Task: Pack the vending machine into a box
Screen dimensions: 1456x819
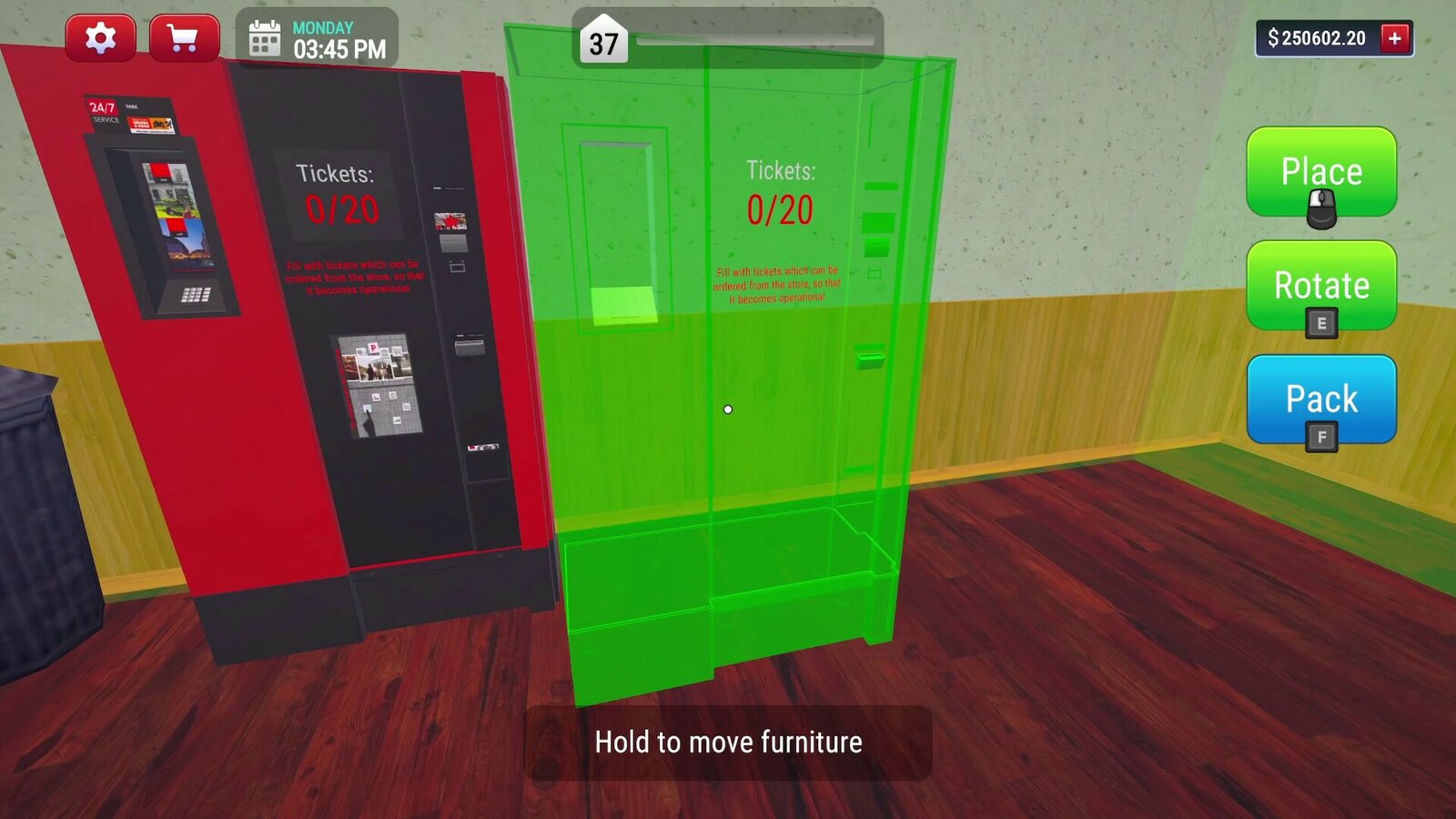Action: click(x=1321, y=399)
